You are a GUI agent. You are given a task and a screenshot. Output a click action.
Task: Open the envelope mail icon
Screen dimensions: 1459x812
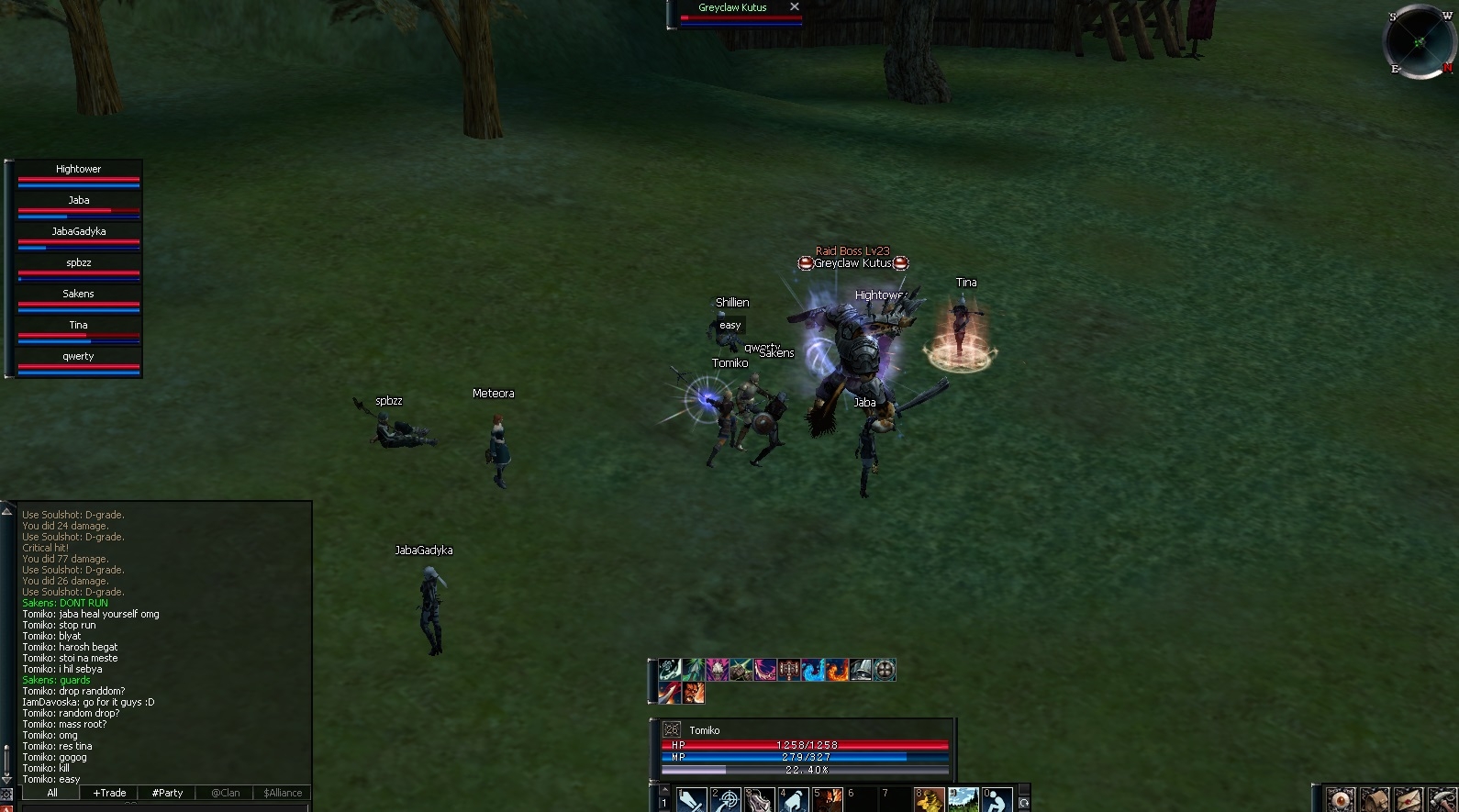[1409, 800]
